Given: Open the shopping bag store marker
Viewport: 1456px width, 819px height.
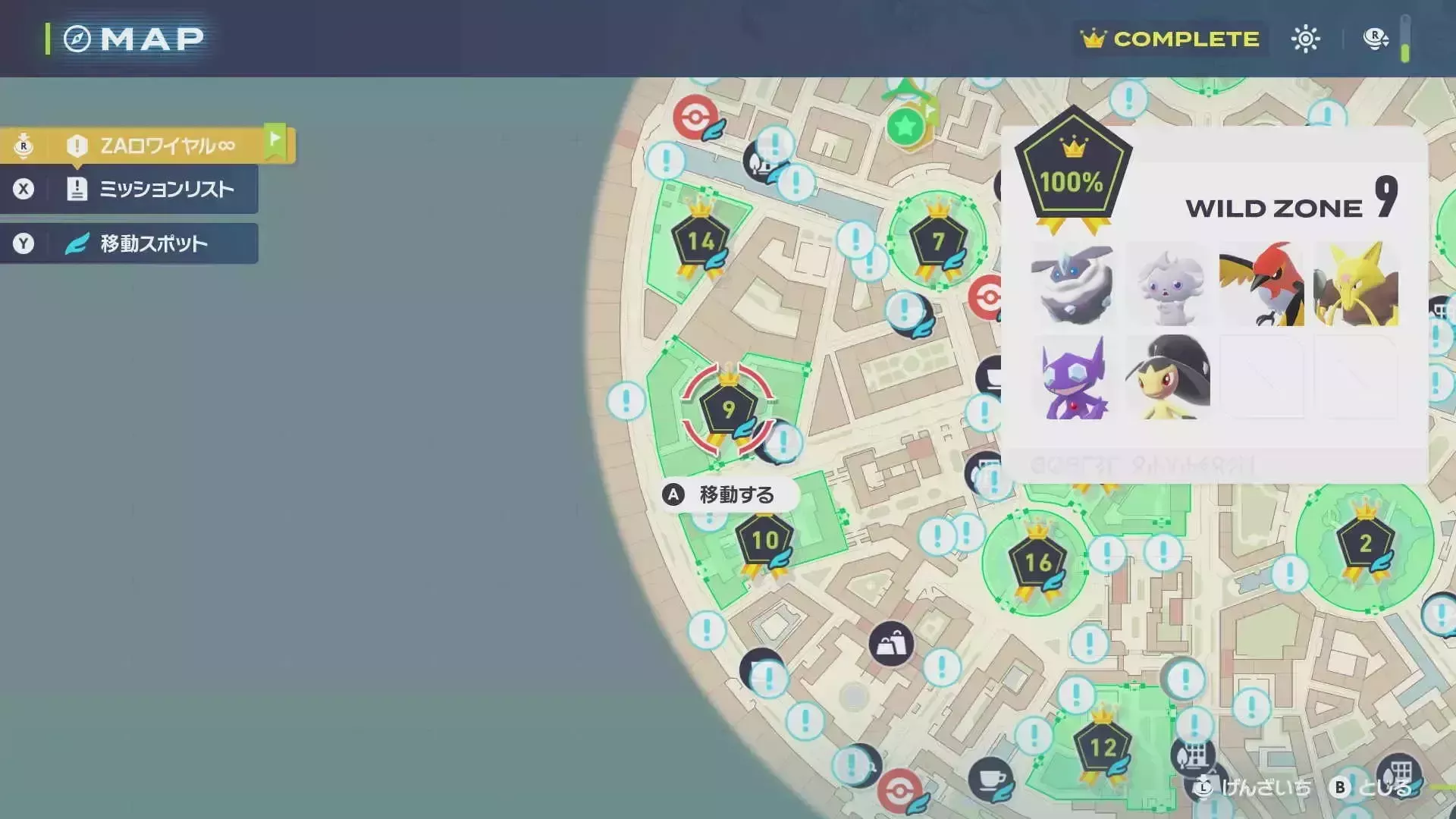Looking at the screenshot, I should click(891, 644).
